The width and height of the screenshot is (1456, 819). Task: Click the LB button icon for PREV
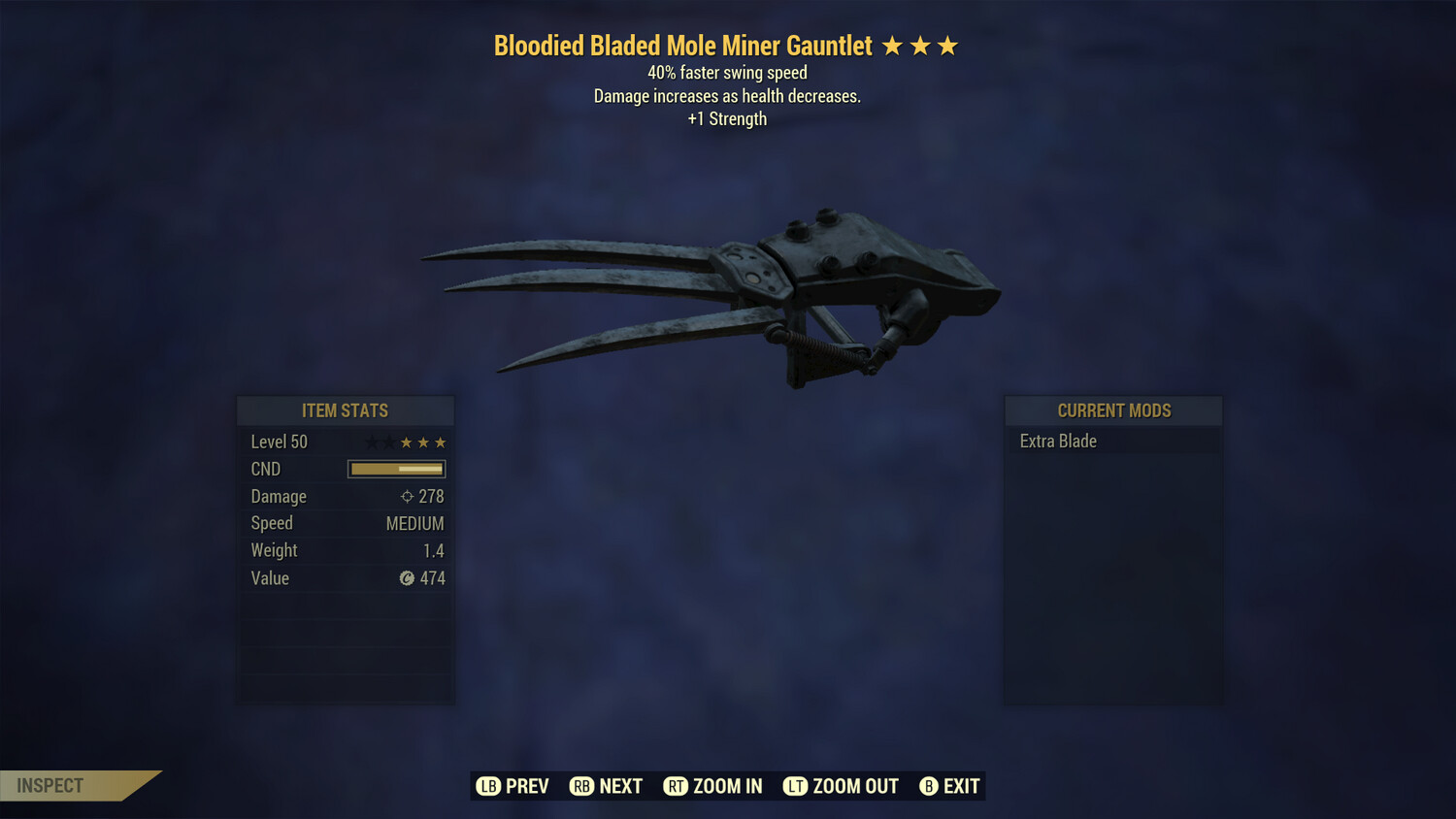(489, 786)
